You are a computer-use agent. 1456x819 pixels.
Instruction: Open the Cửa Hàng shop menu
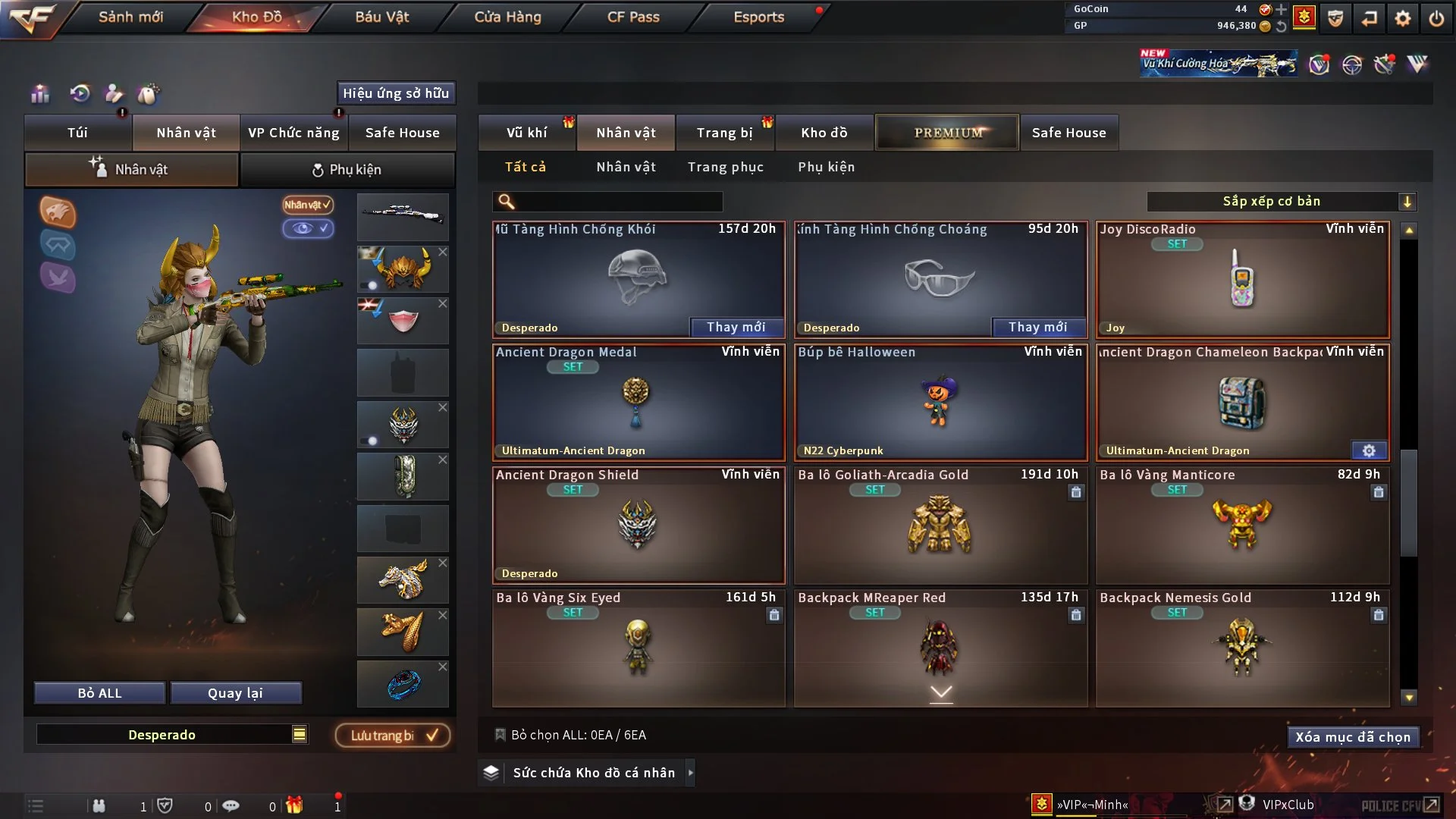pyautogui.click(x=507, y=17)
